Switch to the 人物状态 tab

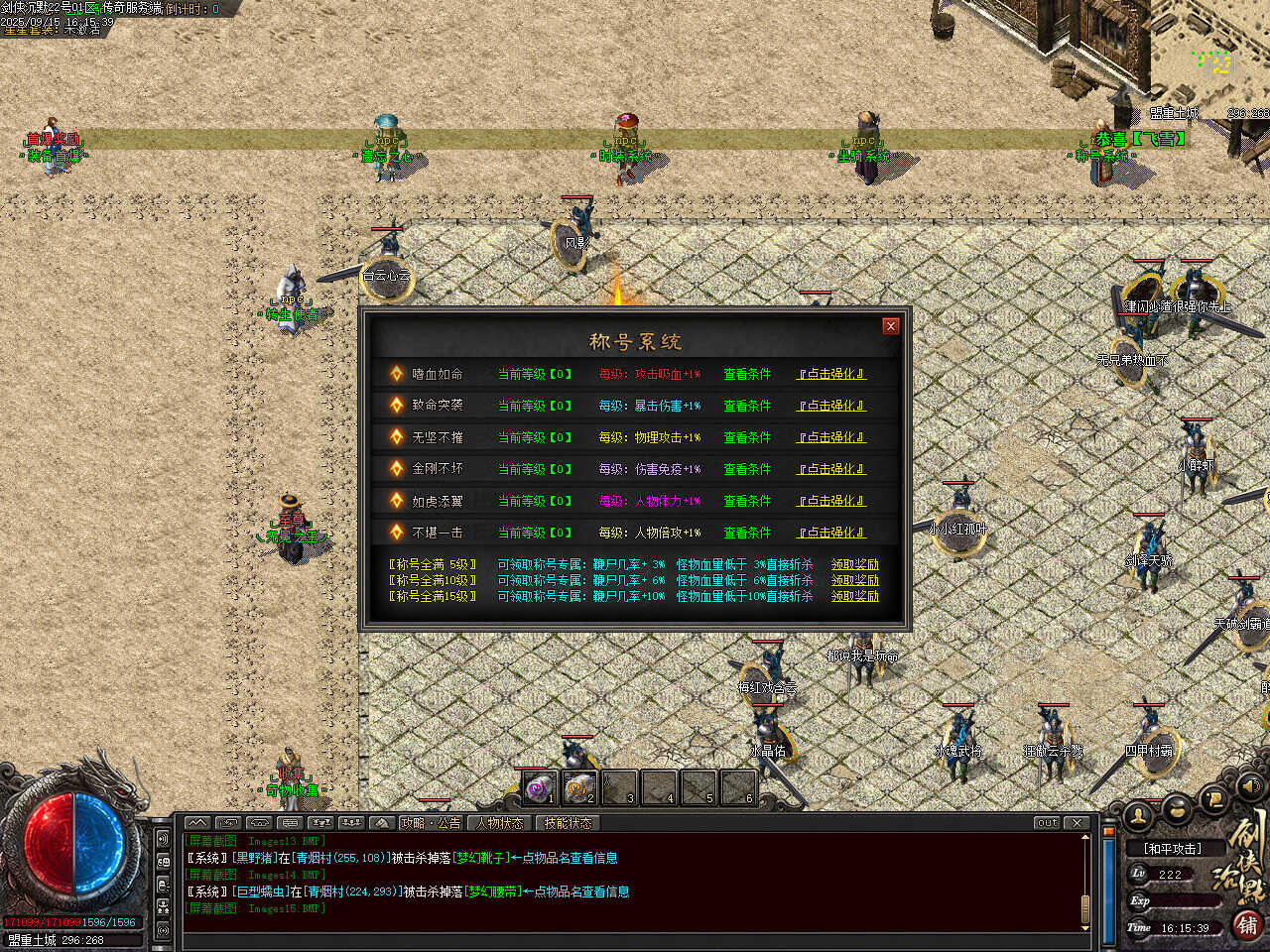click(x=499, y=823)
